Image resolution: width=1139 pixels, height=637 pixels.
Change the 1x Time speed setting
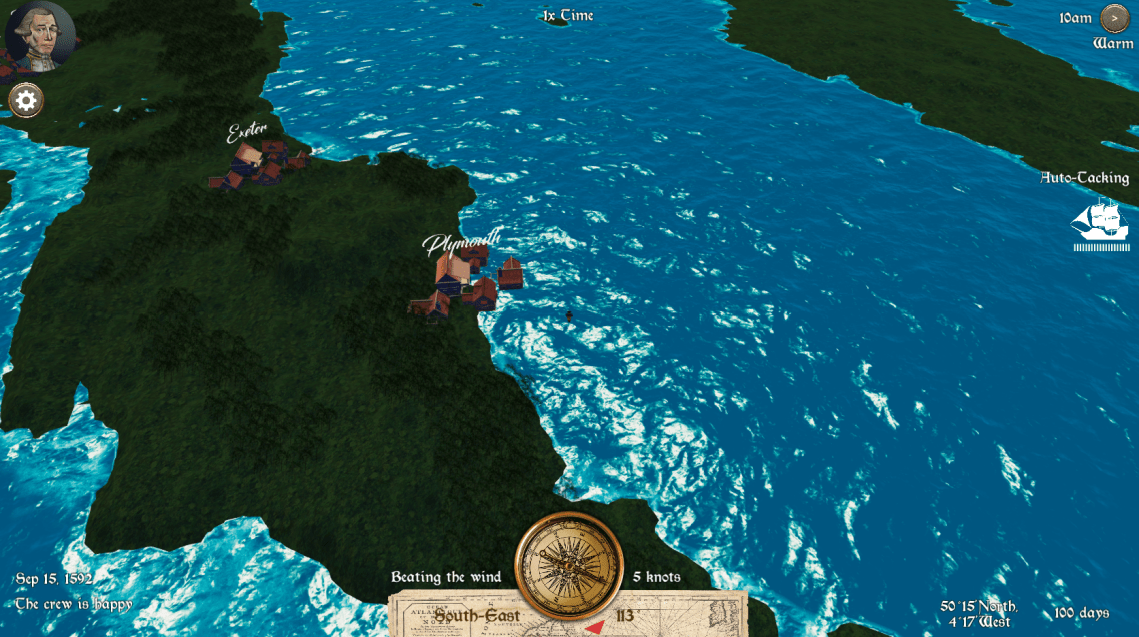[568, 16]
